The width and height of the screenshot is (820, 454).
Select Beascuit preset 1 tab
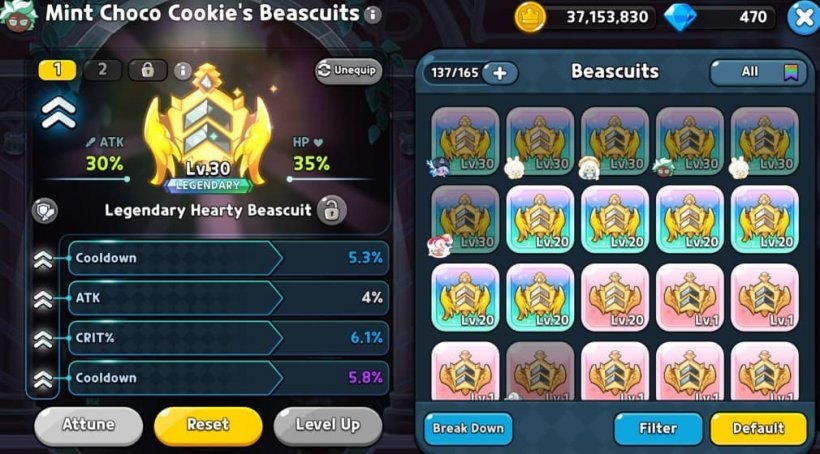[57, 70]
